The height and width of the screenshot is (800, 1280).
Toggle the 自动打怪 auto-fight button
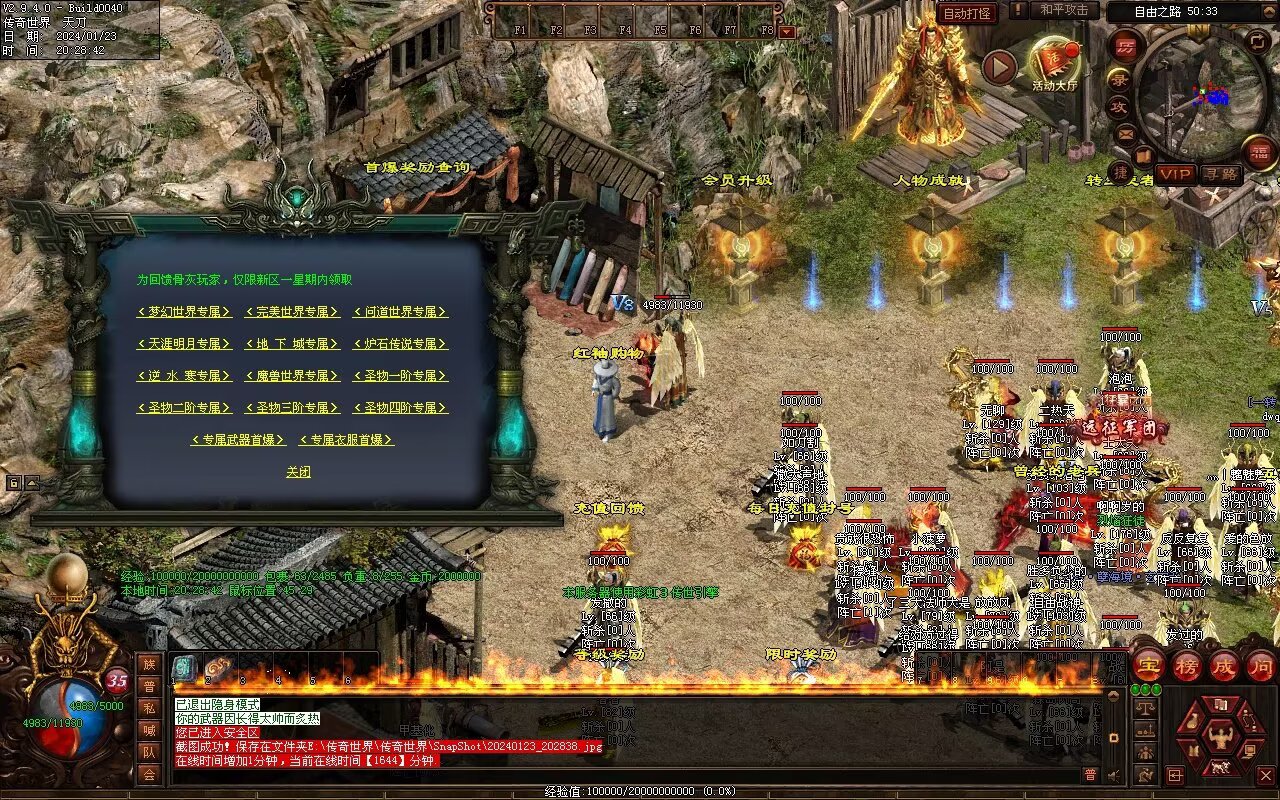[967, 13]
